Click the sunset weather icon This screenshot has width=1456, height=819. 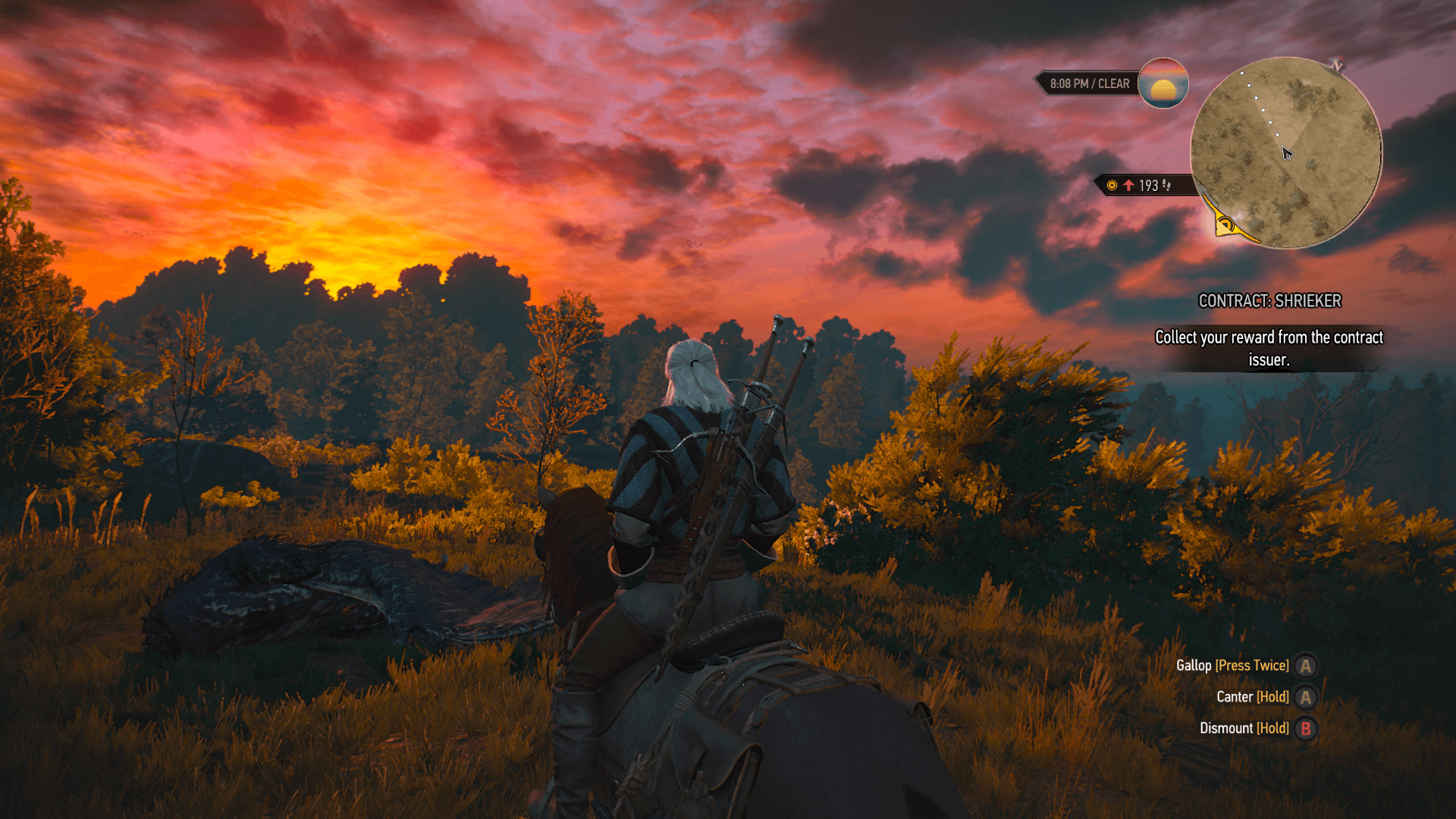click(1163, 83)
